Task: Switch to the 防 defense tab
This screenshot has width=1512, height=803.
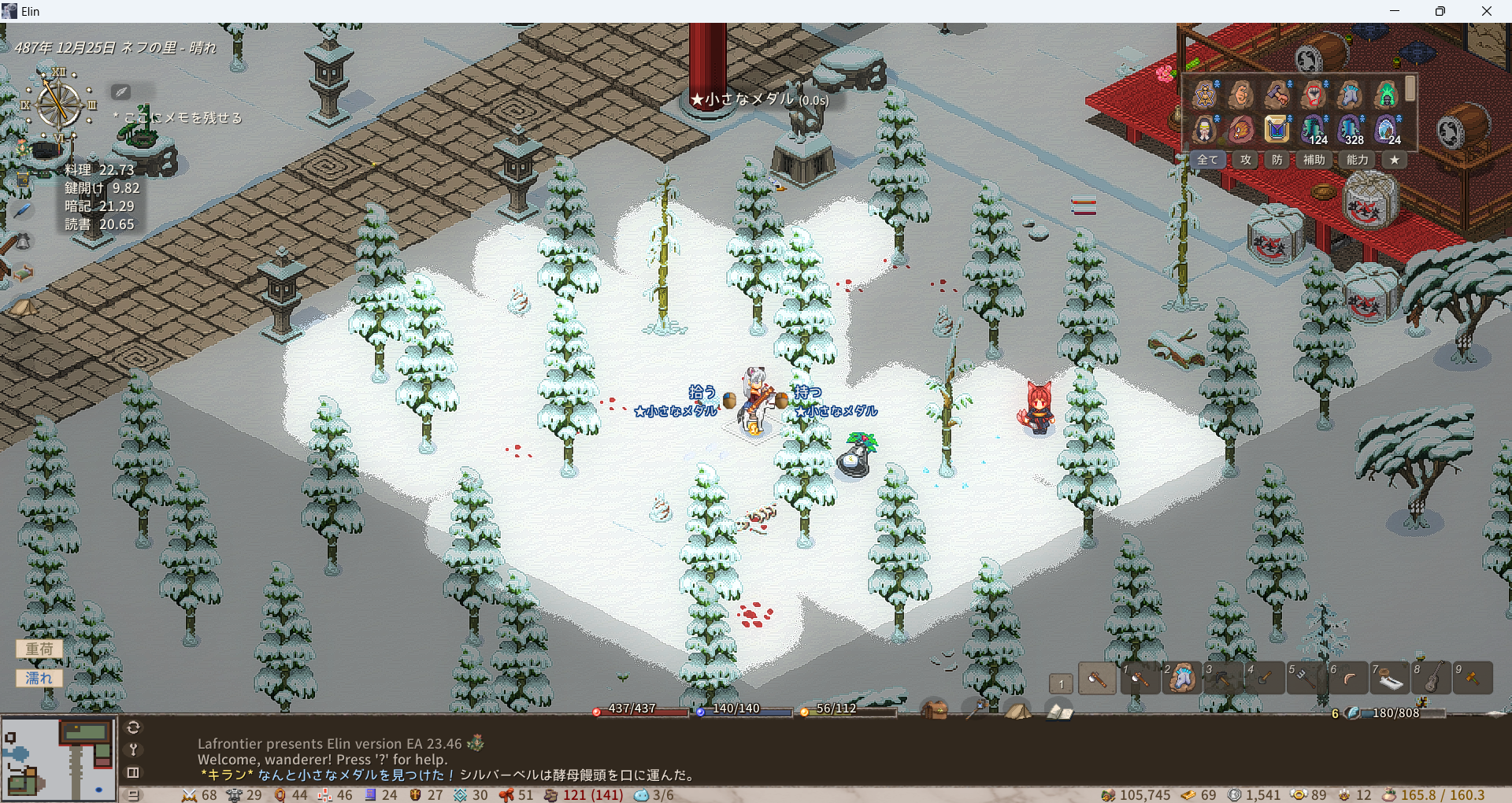Action: [1277, 160]
